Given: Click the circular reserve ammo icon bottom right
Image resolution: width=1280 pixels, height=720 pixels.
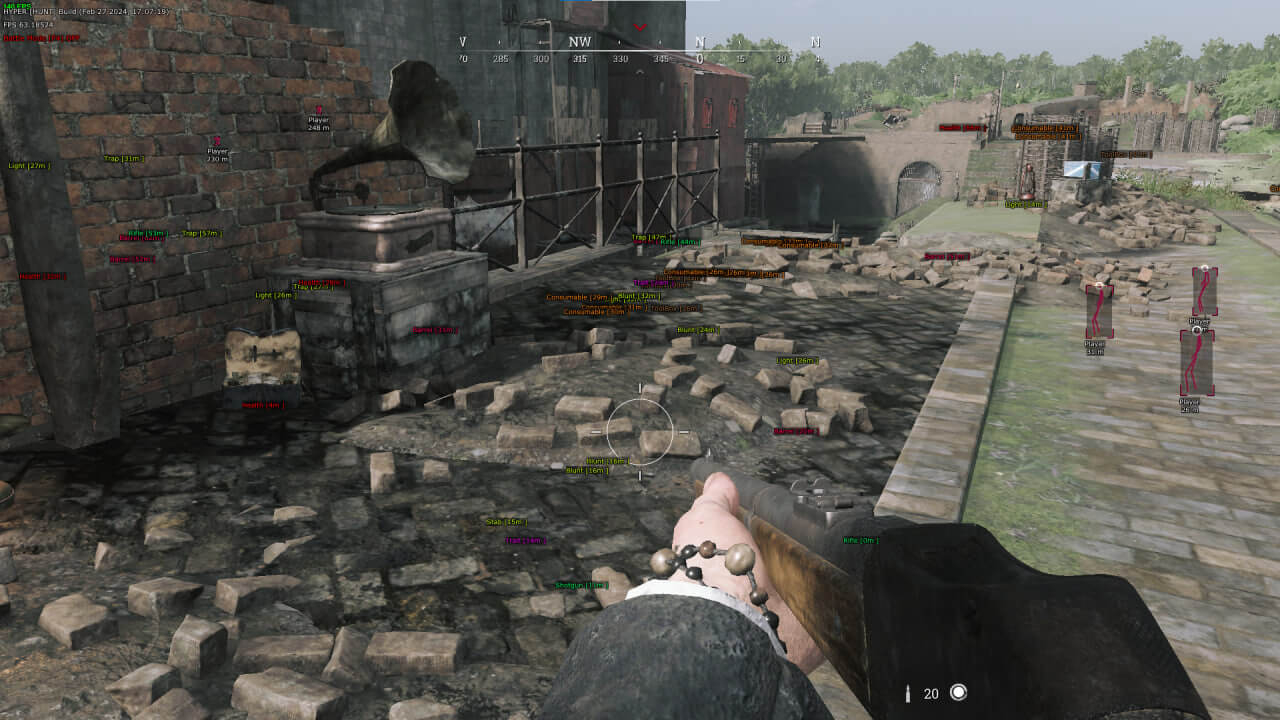Looking at the screenshot, I should click(960, 692).
